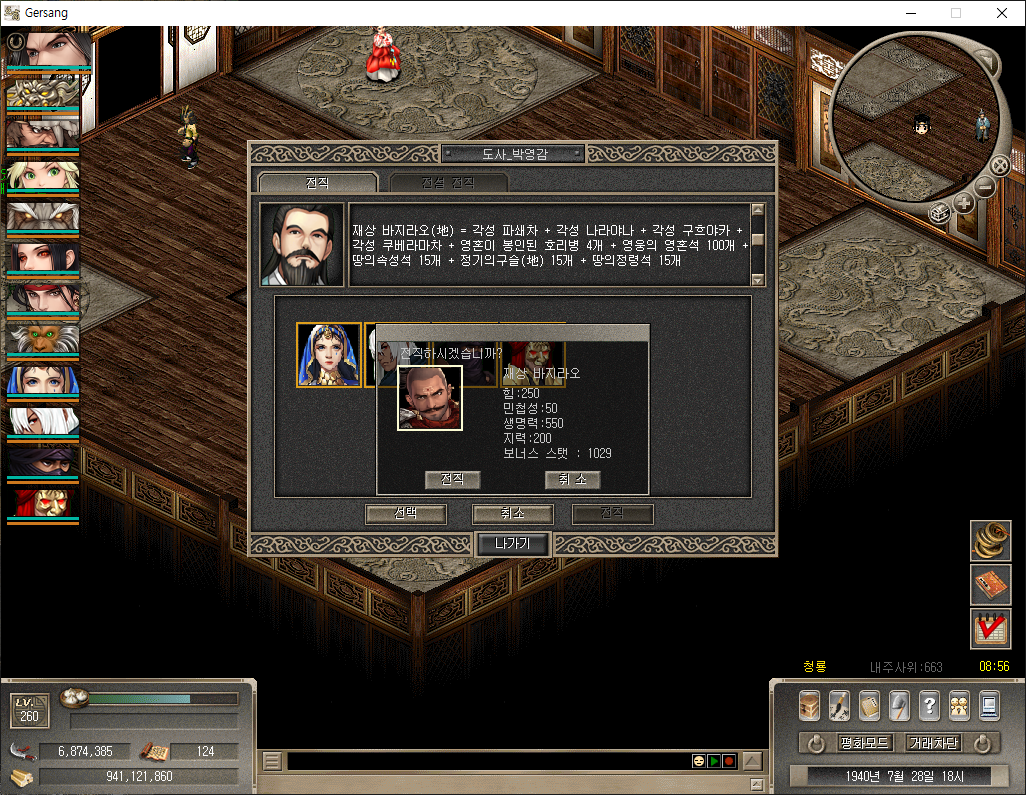Image resolution: width=1026 pixels, height=795 pixels.
Task: Open the treasure chest icon below the minimap
Action: click(x=940, y=212)
